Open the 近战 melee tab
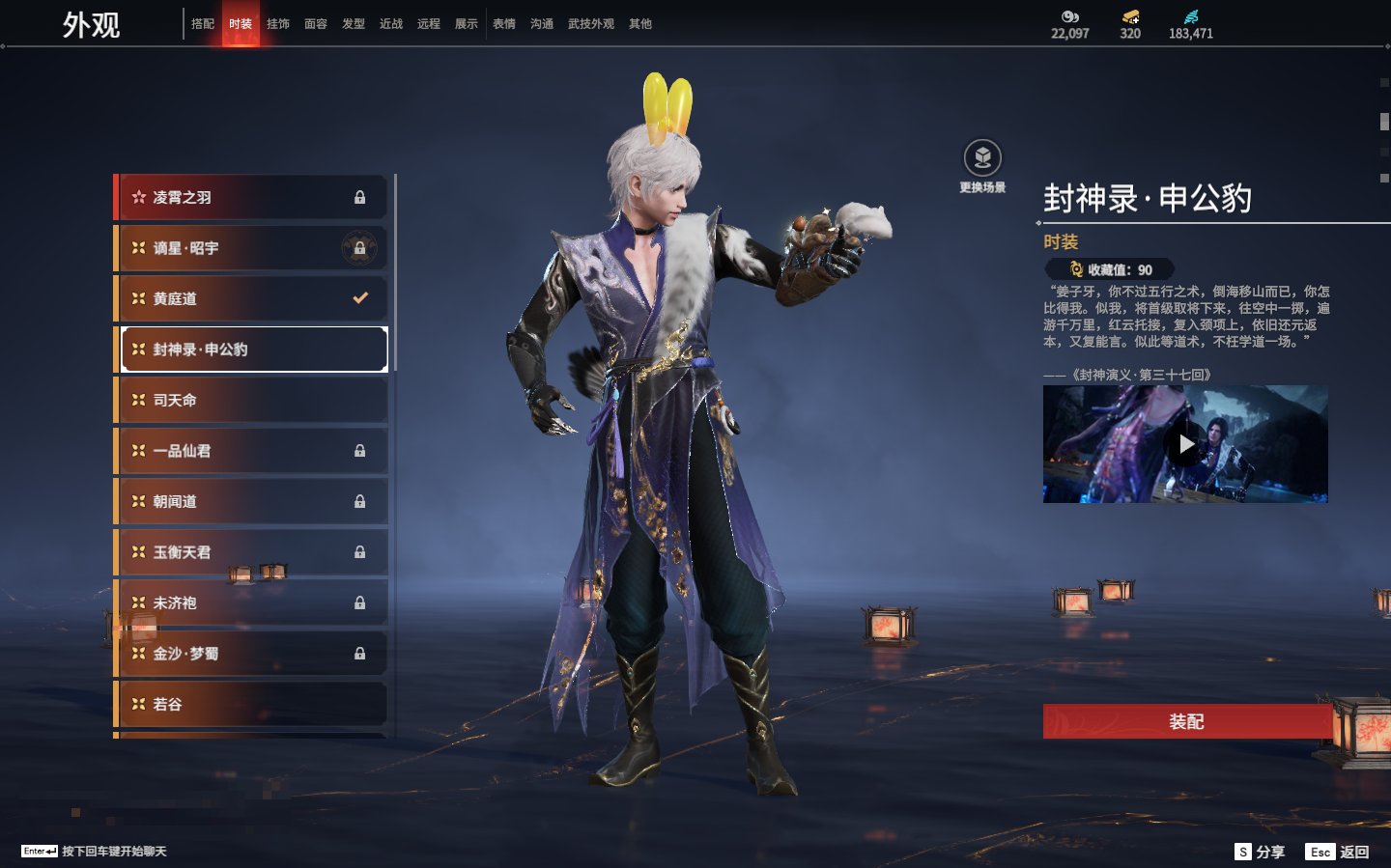Image resolution: width=1391 pixels, height=868 pixels. pyautogui.click(x=391, y=24)
